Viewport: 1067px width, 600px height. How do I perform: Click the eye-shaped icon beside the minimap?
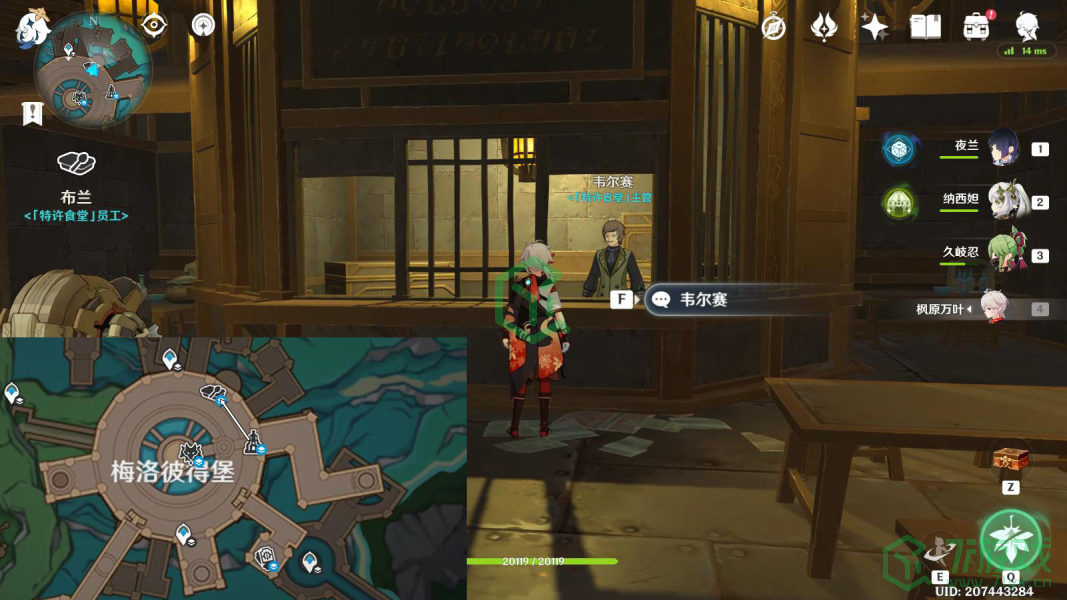click(x=154, y=25)
